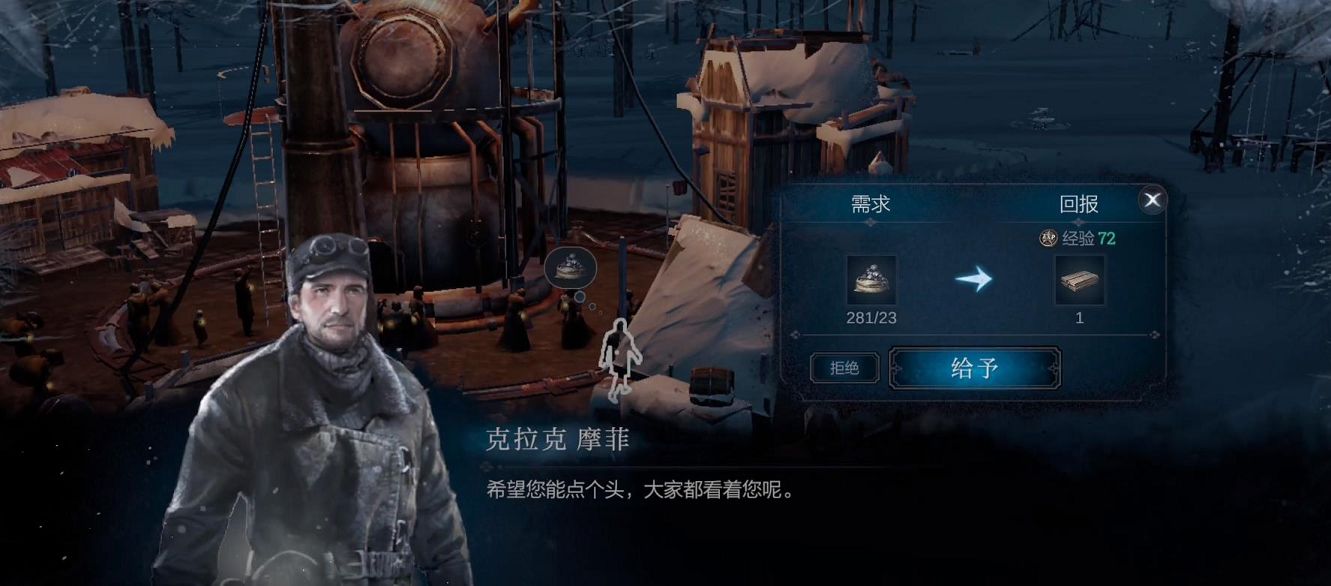Inspect the required food item icon
The height and width of the screenshot is (586, 1331).
coord(871,280)
